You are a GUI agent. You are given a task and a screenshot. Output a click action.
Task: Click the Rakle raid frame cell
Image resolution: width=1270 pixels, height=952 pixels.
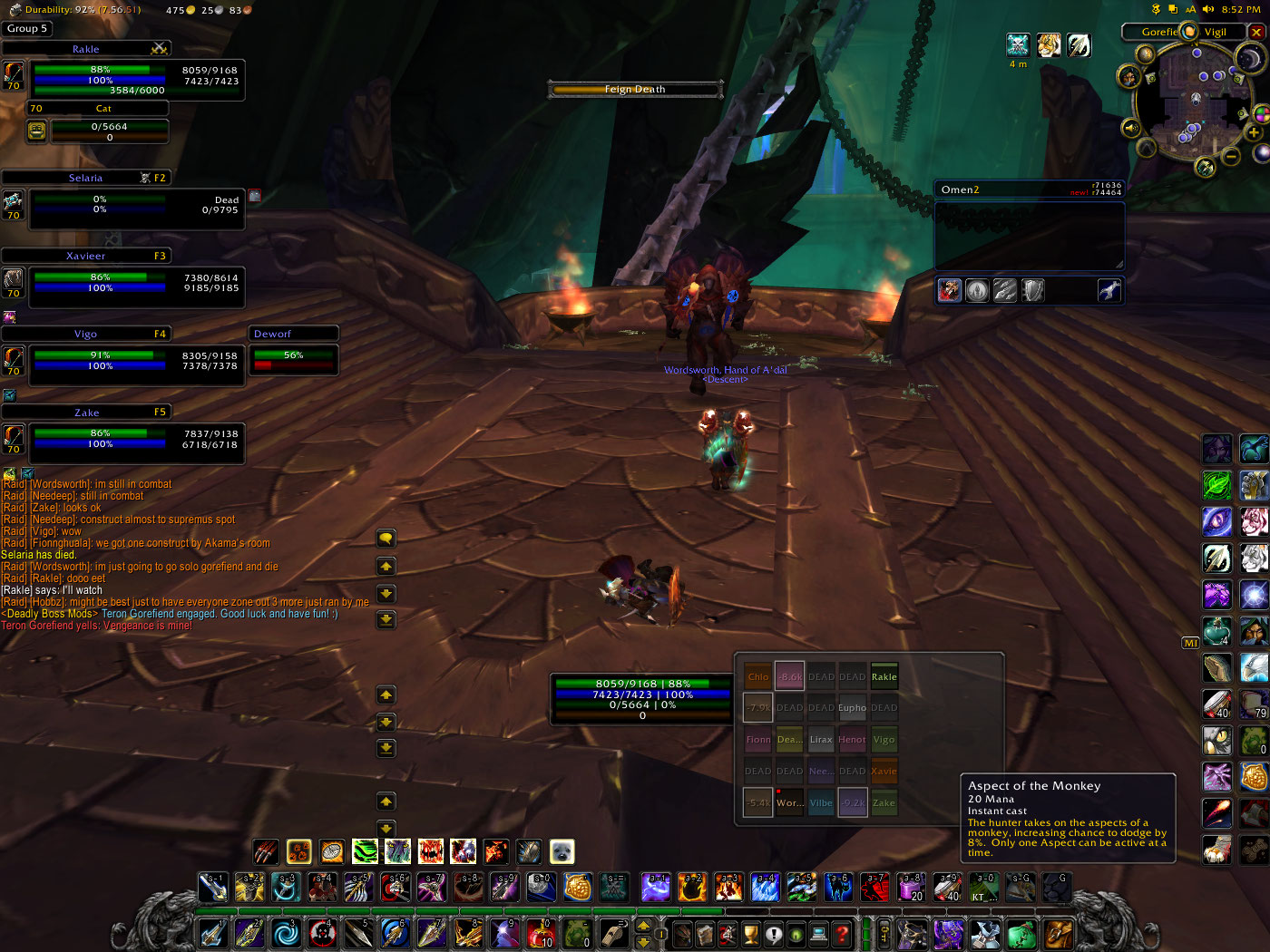point(884,676)
